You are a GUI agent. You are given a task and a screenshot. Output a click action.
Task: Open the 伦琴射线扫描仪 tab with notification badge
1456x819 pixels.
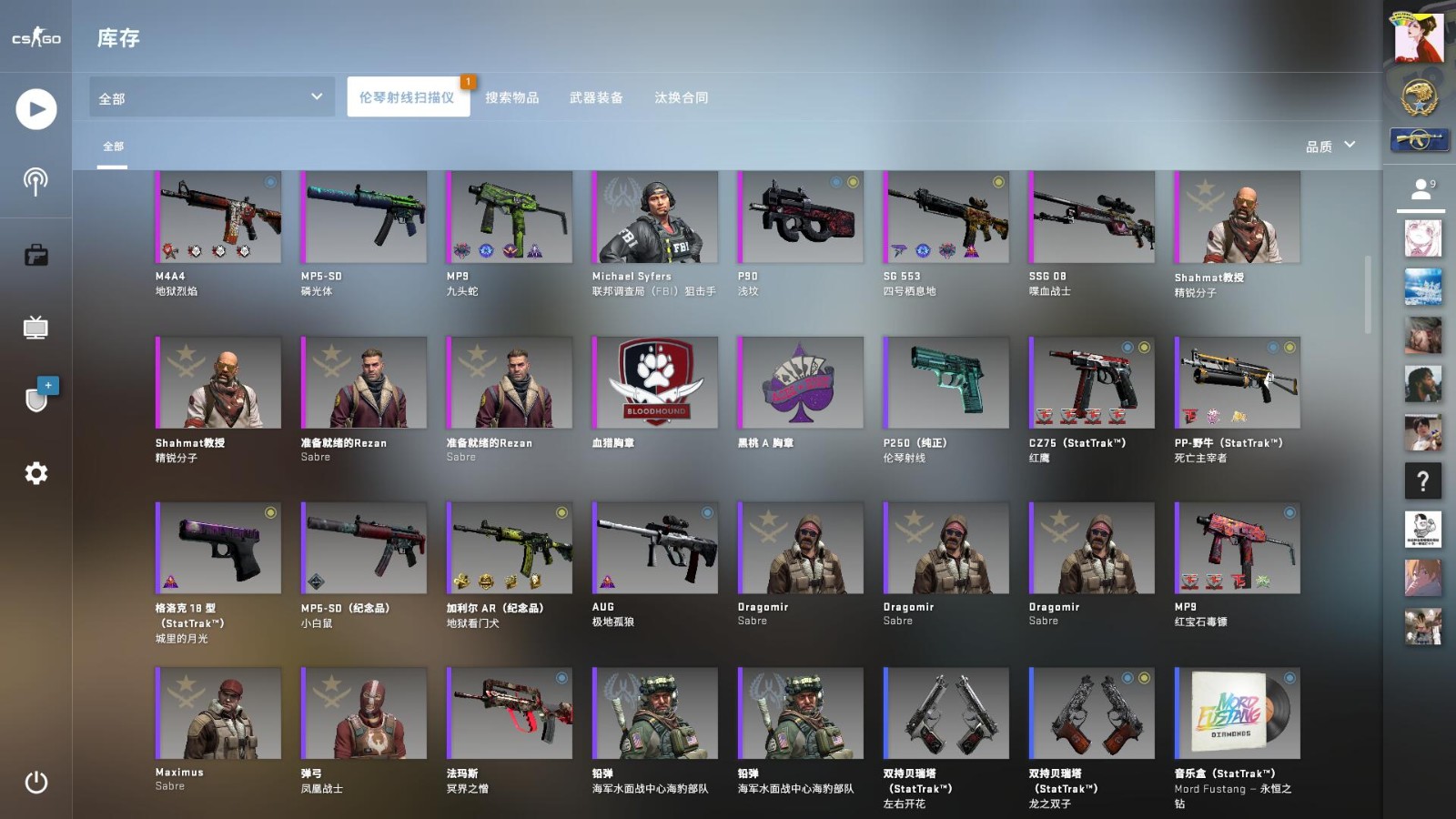point(408,97)
